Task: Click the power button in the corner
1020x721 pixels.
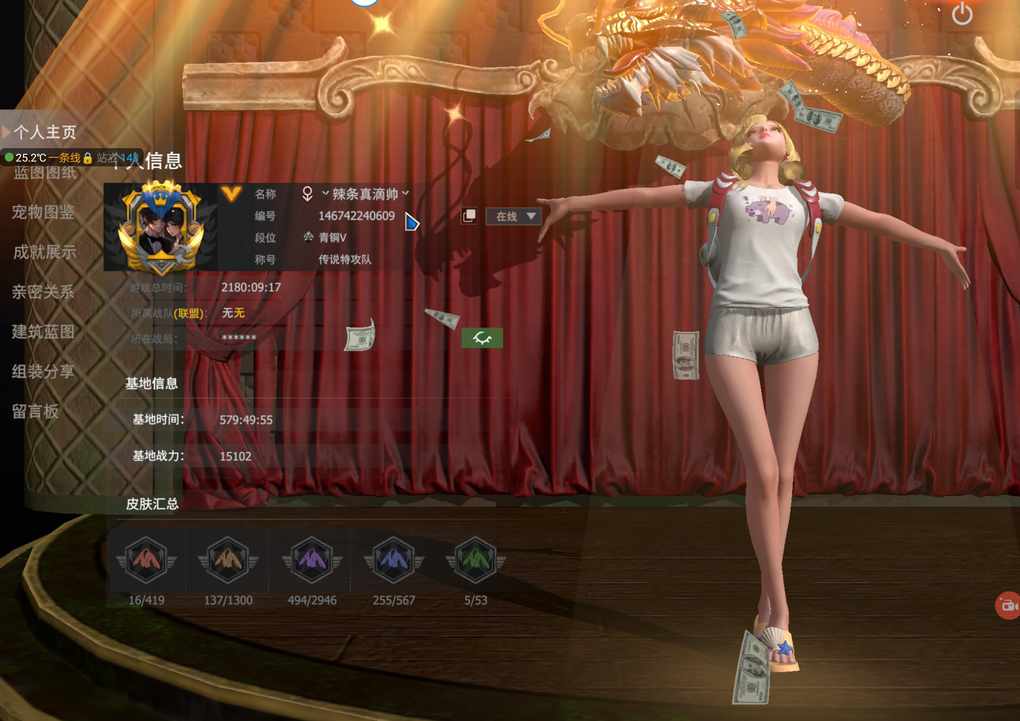Action: tap(962, 14)
